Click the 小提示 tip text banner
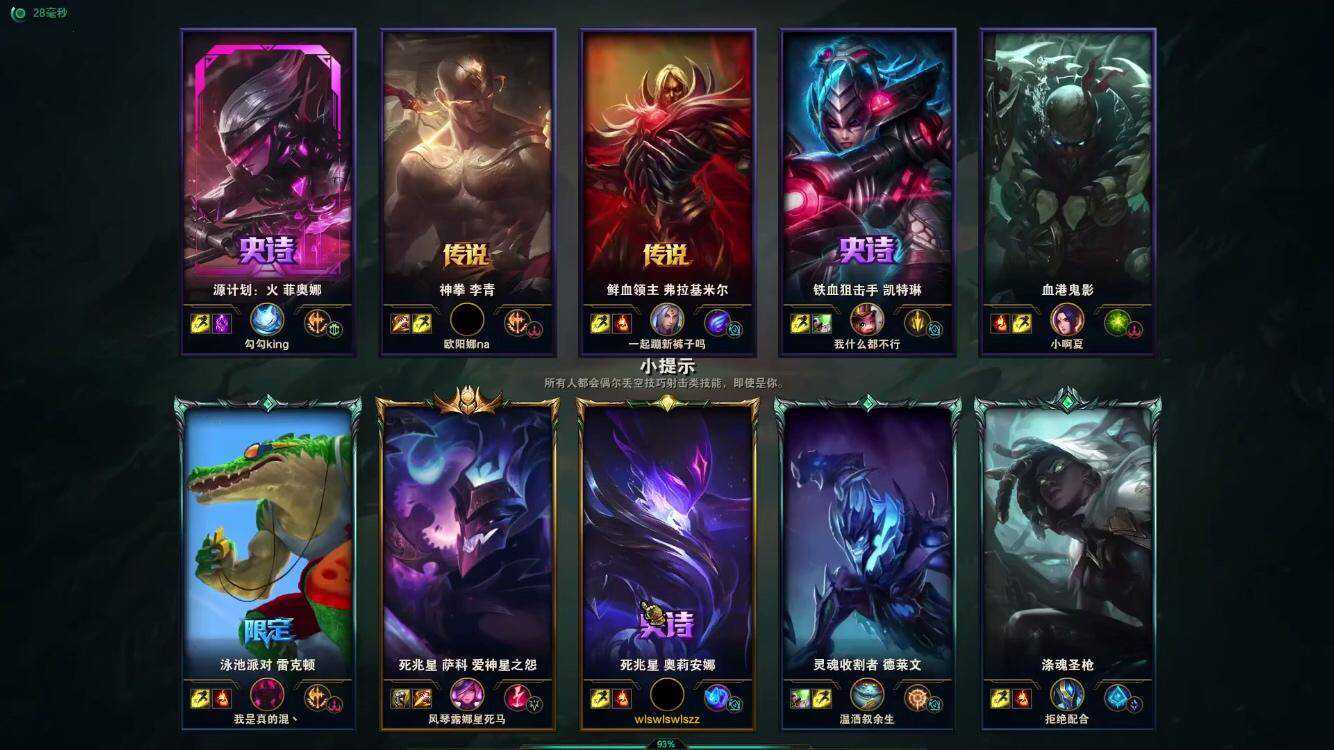Image resolution: width=1334 pixels, height=750 pixels. tap(667, 368)
